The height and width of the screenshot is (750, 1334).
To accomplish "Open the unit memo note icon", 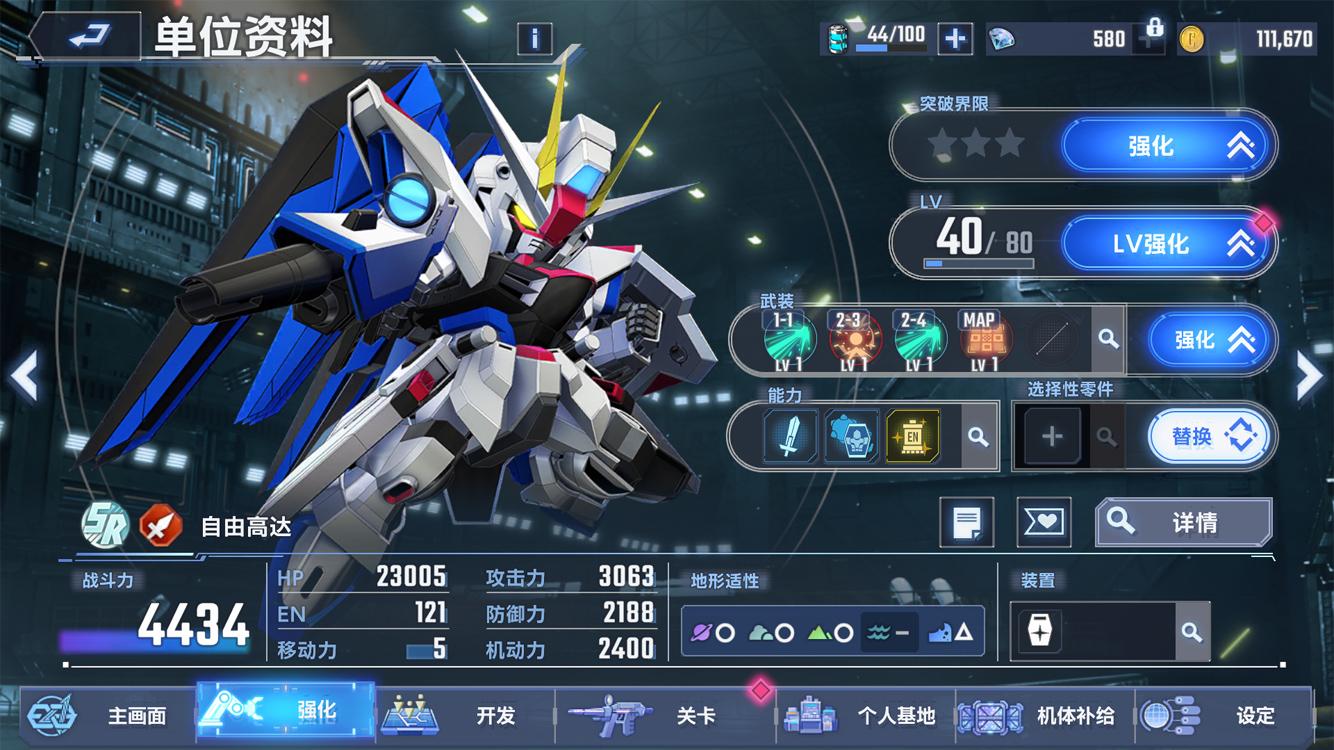I will pos(966,522).
